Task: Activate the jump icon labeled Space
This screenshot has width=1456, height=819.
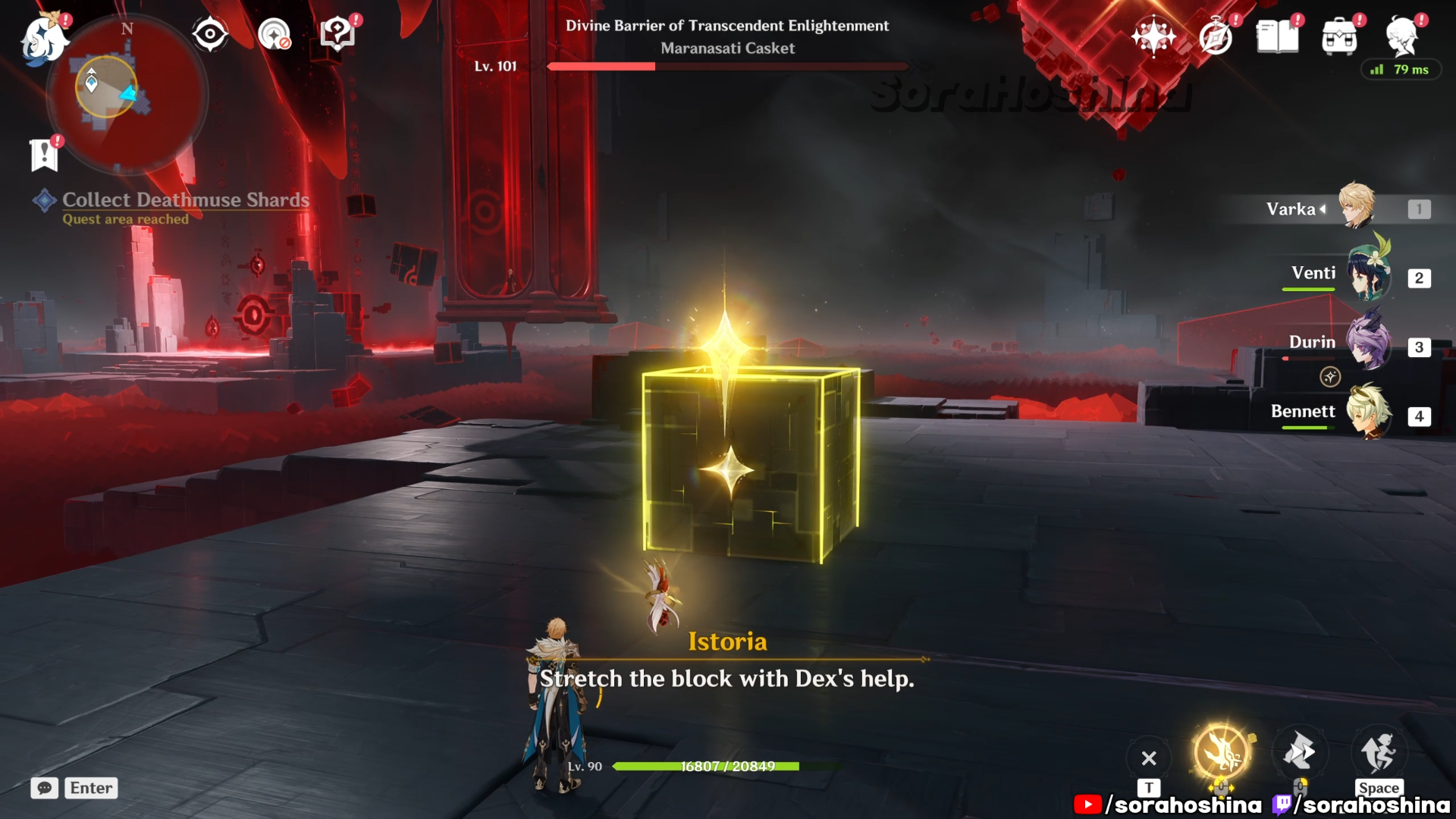Action: point(1378,752)
